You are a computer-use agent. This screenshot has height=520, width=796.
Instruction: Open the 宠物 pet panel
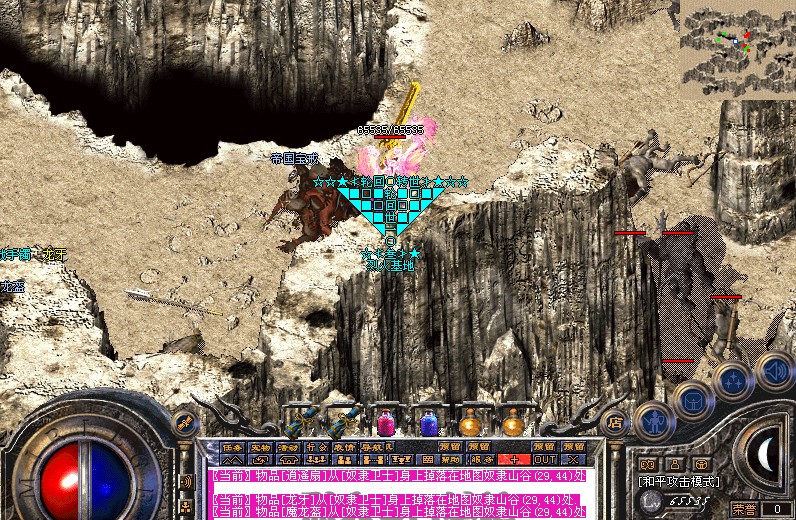pos(260,447)
